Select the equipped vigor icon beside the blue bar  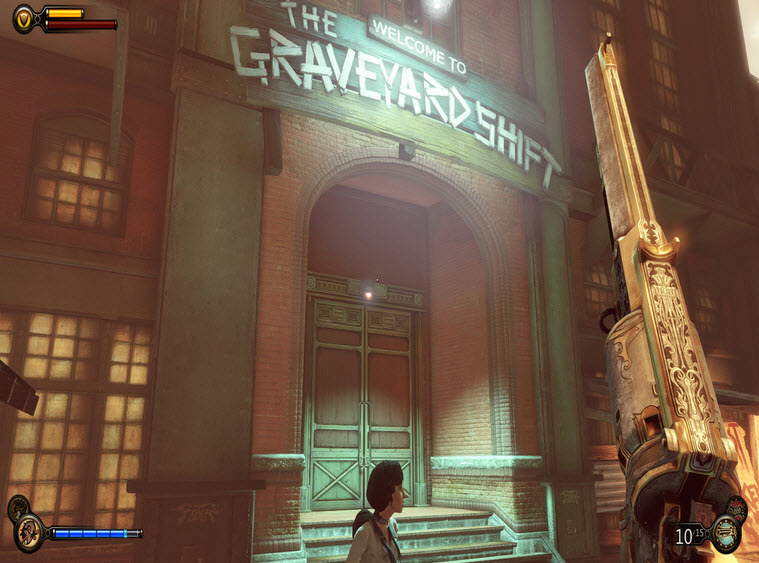[x=29, y=532]
